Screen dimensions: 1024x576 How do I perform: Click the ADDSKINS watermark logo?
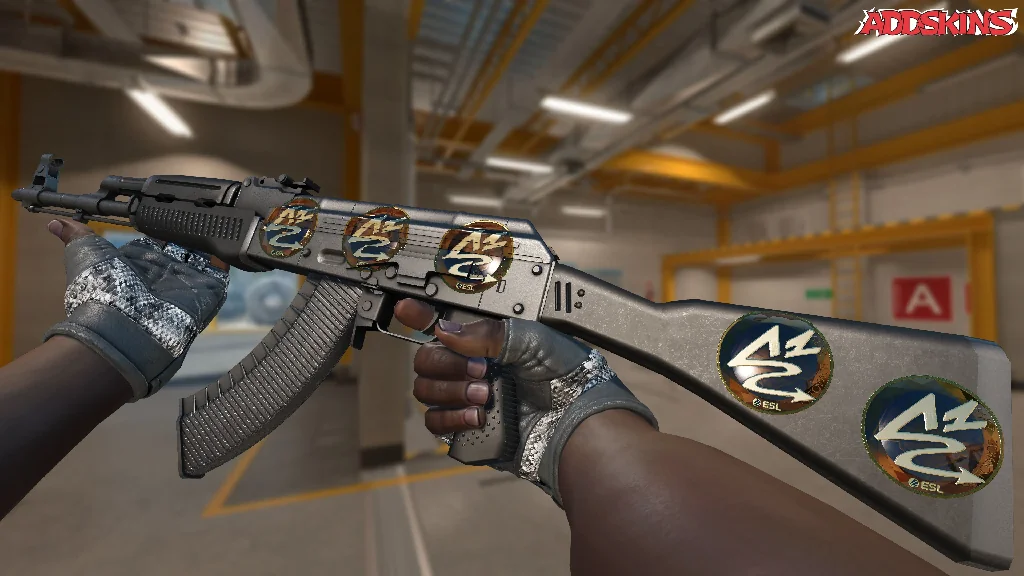coord(938,23)
